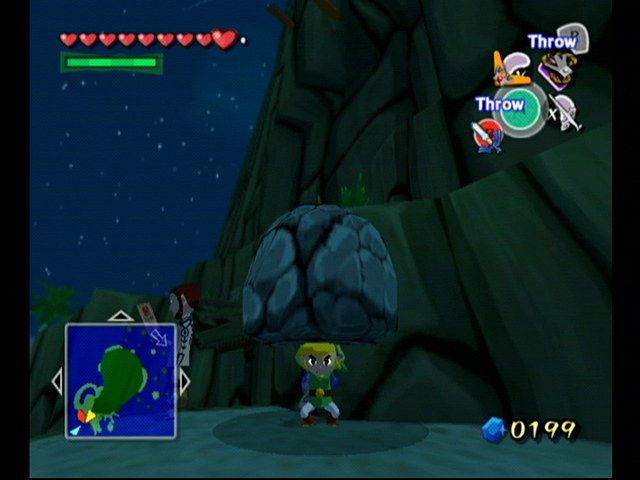Select the left arrow beside the minimap
640x480 pixels.
point(57,380)
